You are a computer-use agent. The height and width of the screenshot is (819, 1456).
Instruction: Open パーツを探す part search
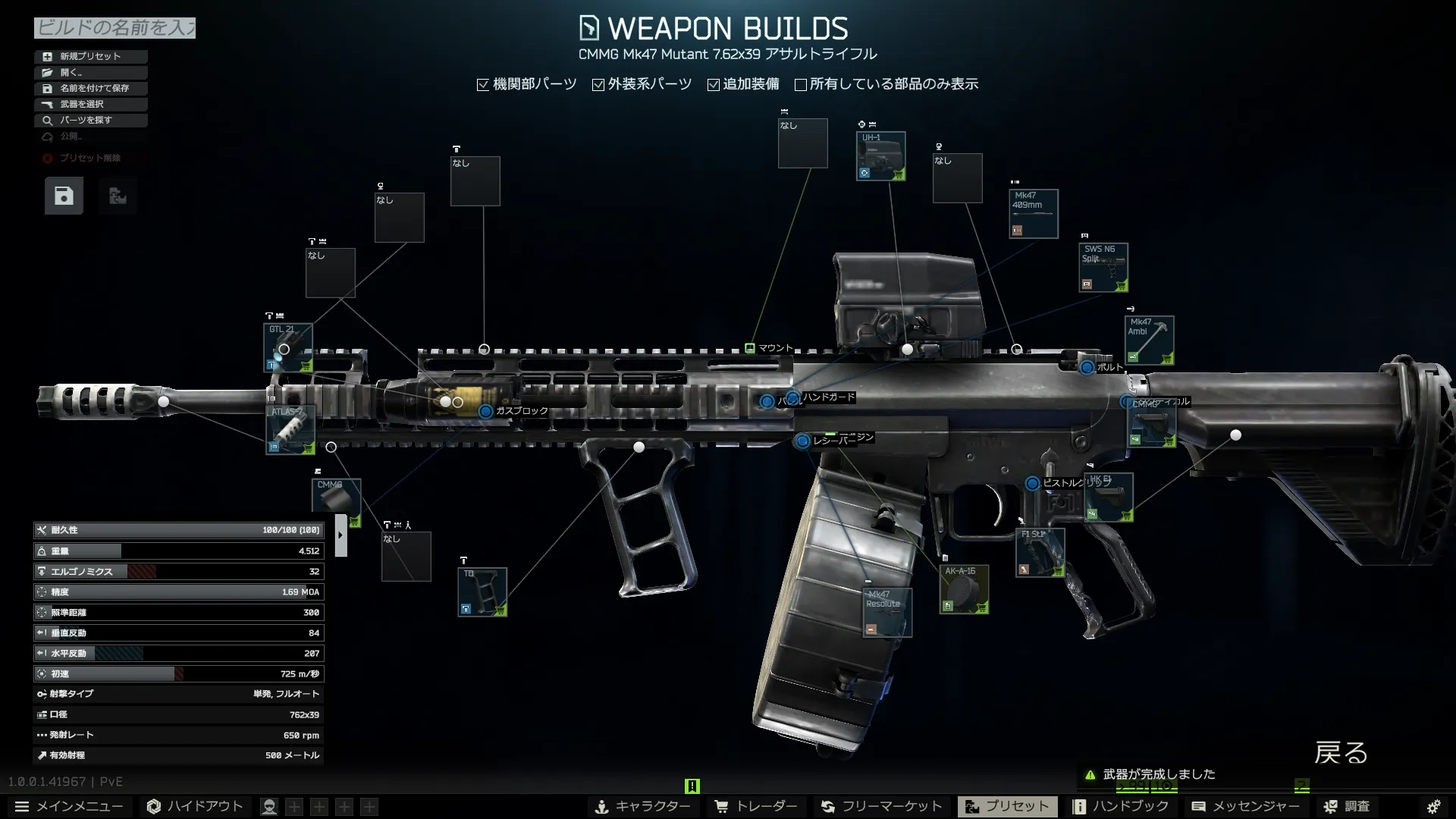[90, 120]
